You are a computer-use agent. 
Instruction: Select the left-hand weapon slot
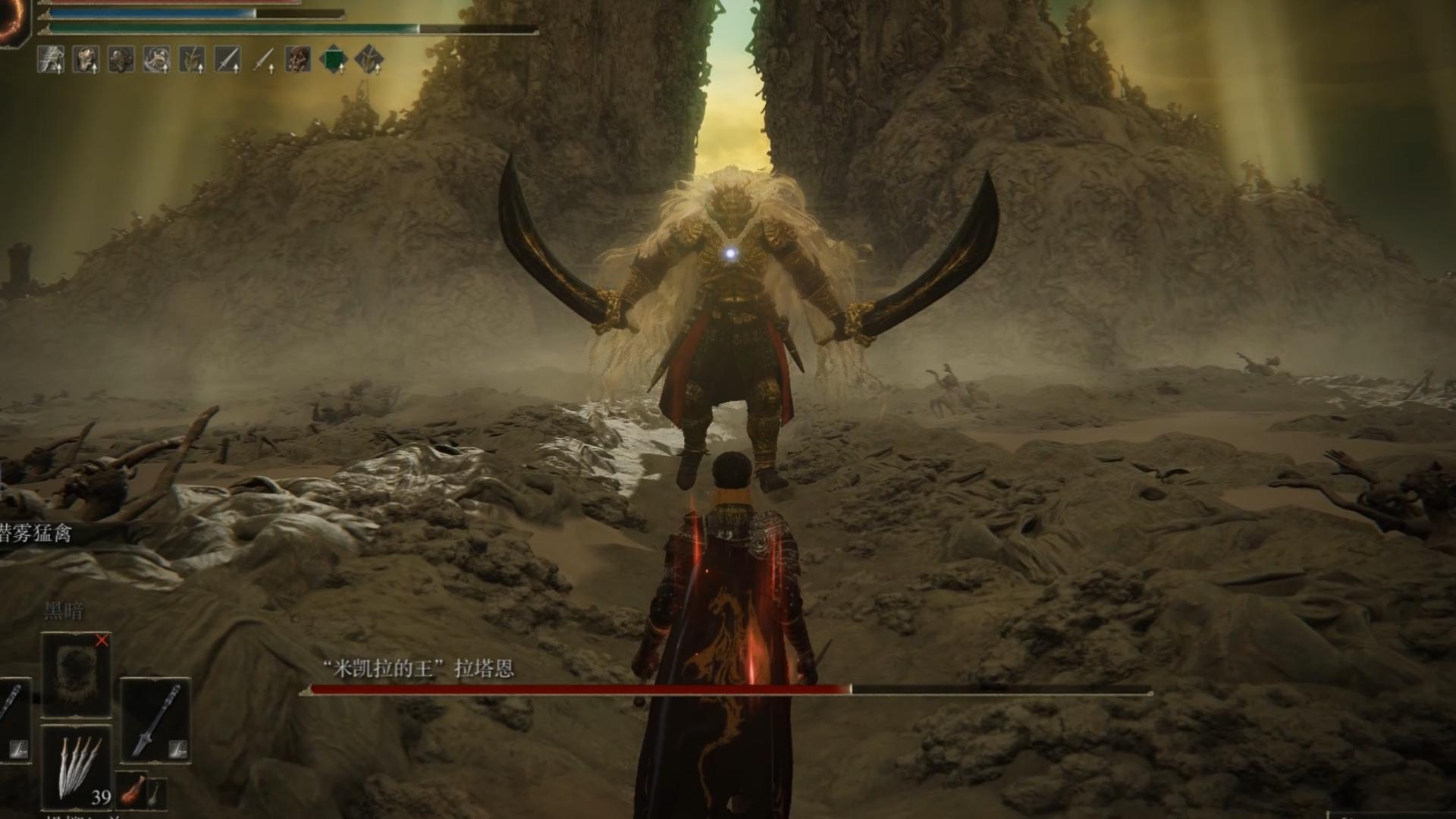click(14, 719)
